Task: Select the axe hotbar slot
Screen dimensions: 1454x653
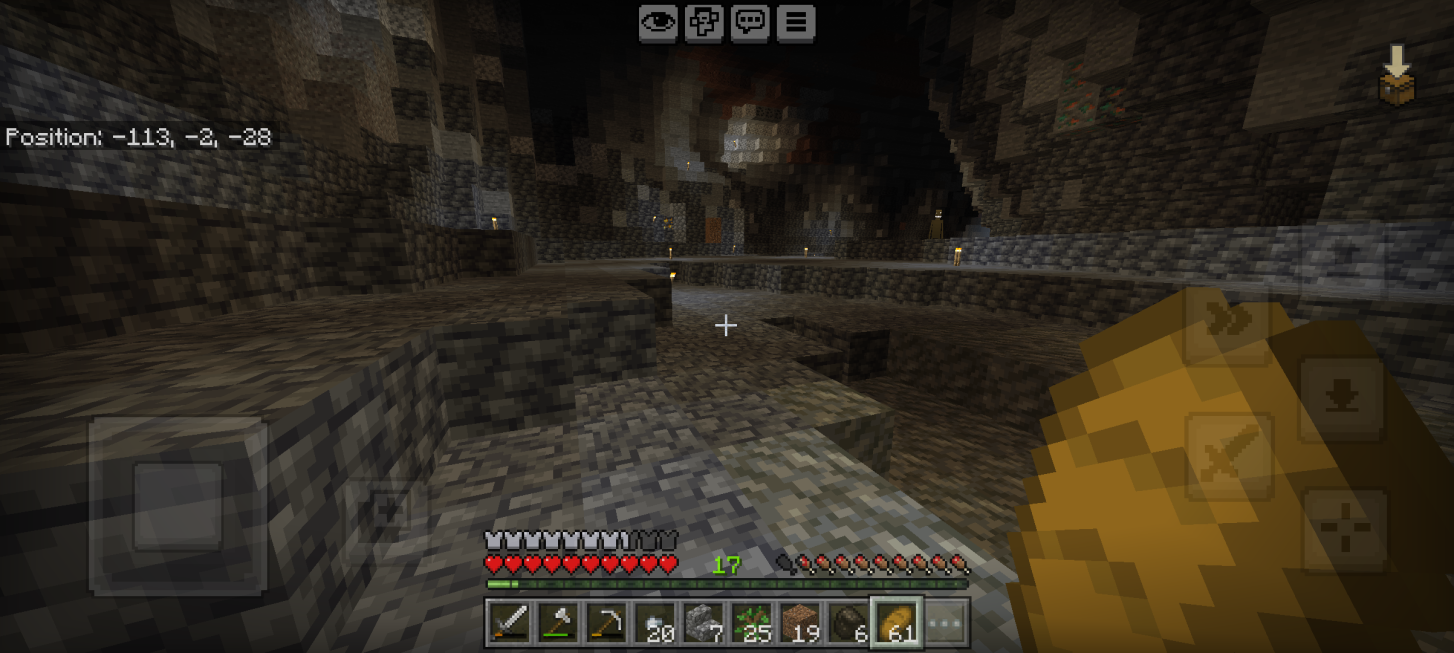Action: (557, 622)
